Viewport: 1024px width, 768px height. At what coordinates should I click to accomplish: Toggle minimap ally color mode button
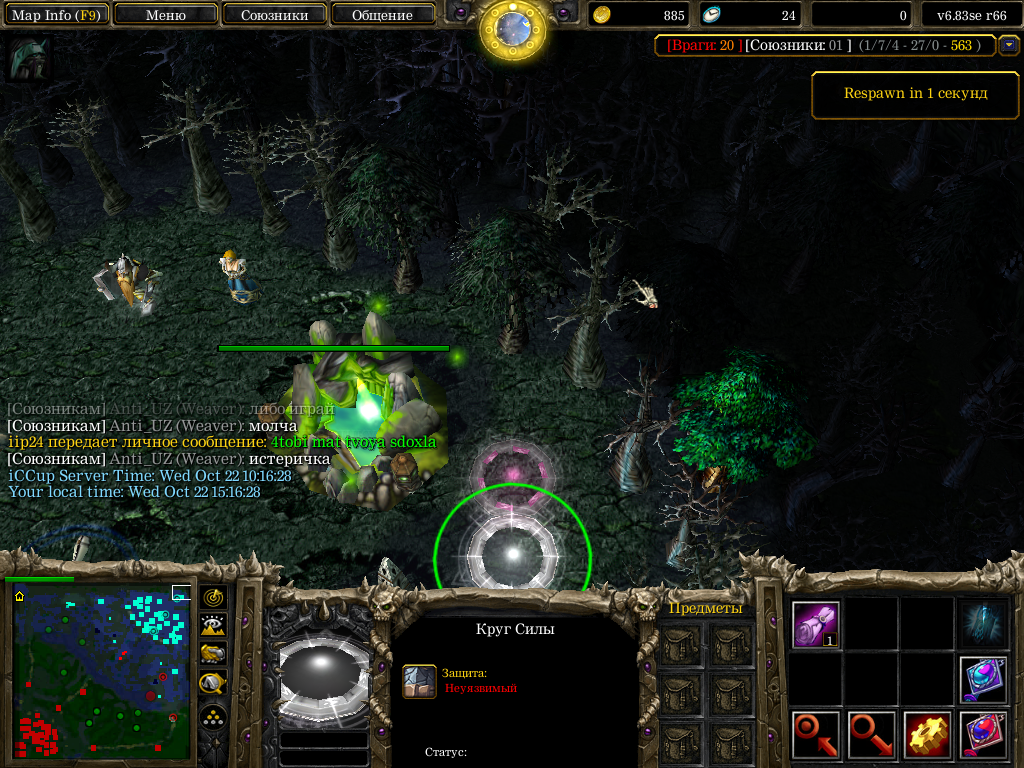[x=214, y=654]
